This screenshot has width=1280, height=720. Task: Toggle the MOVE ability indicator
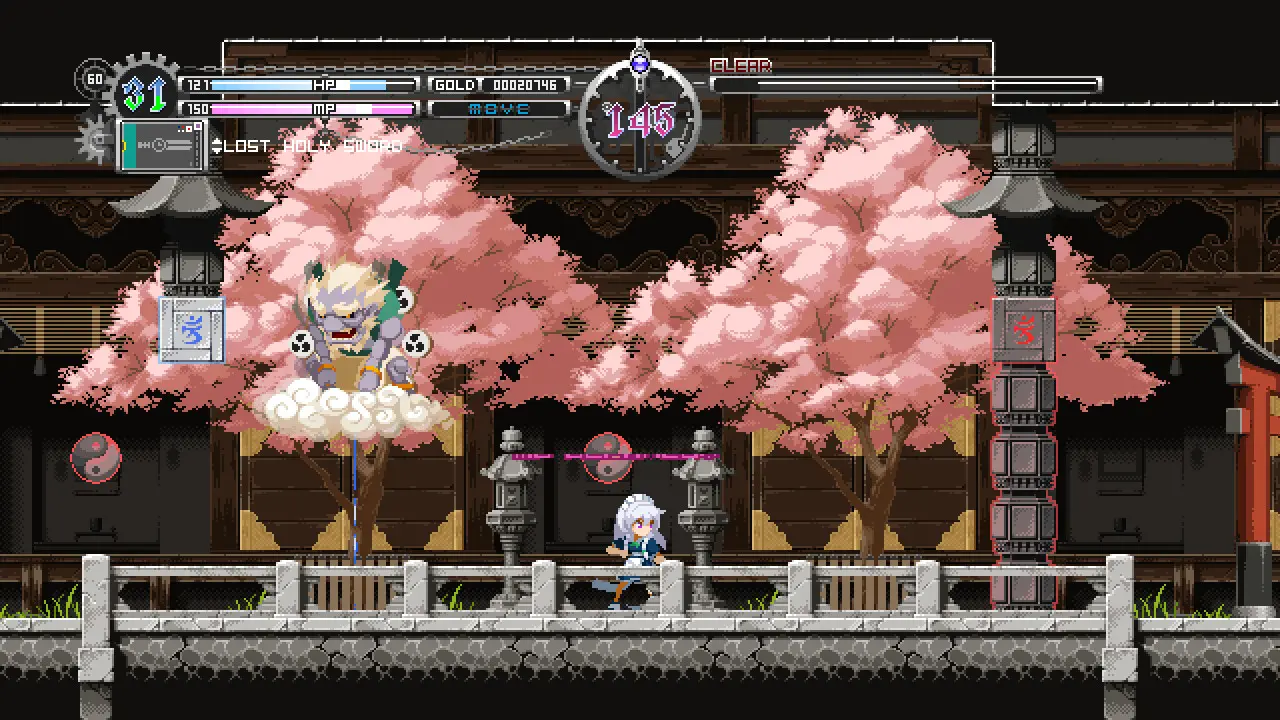[x=499, y=108]
